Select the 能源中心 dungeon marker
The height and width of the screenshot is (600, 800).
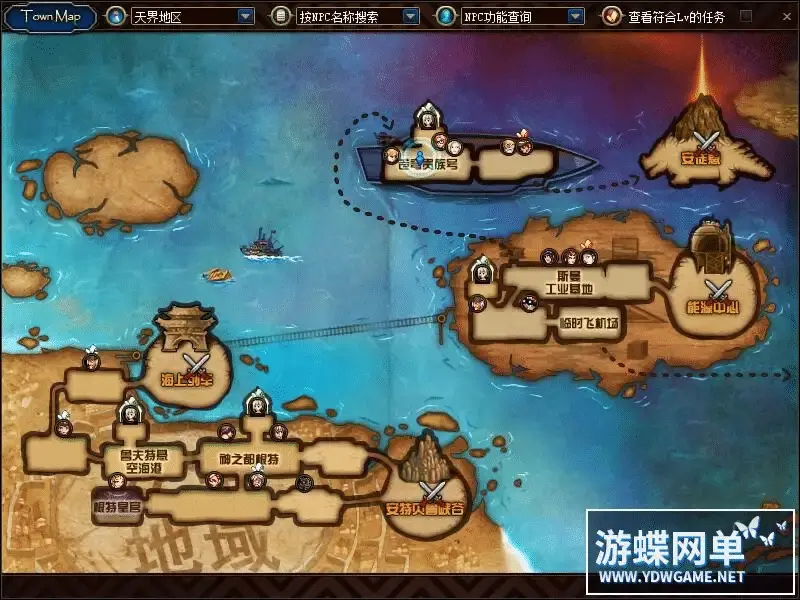coord(717,291)
